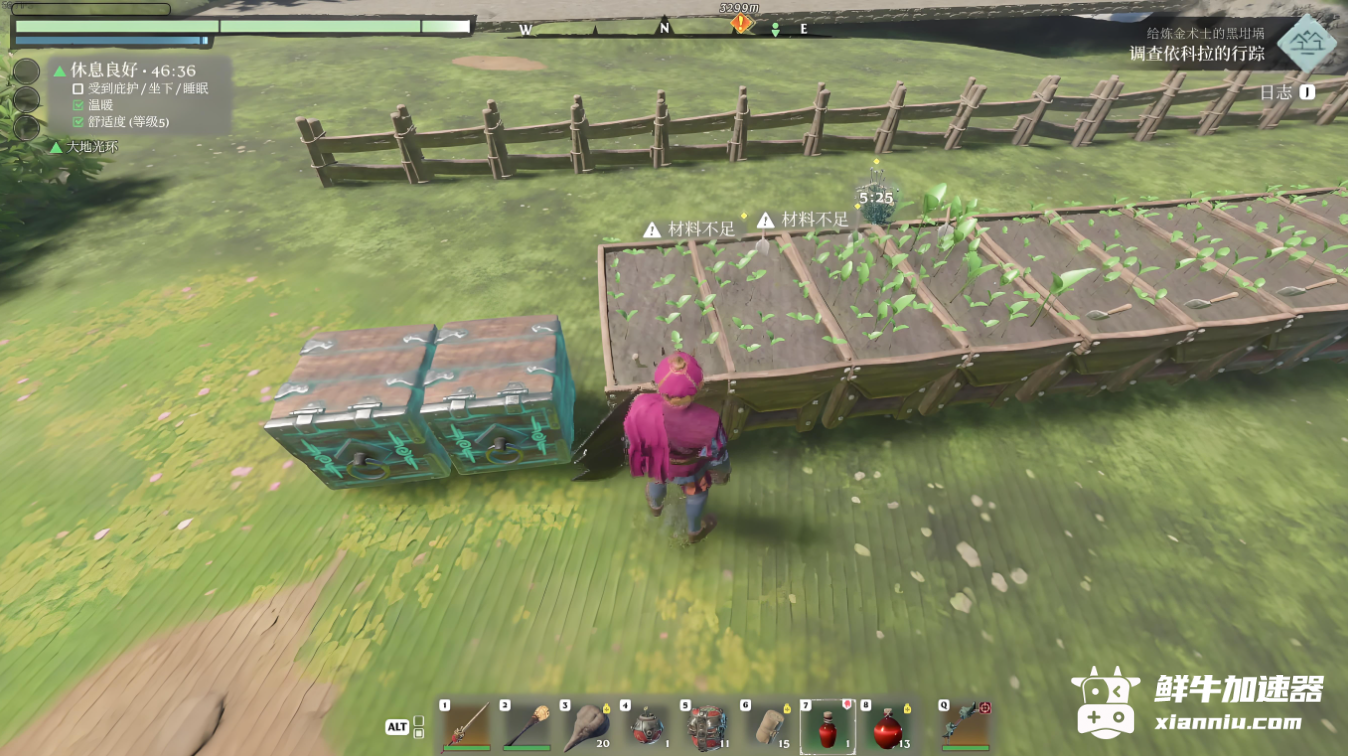Pick the red armored barrel stack of 11
Viewport: 1348px width, 756px height.
click(x=707, y=725)
